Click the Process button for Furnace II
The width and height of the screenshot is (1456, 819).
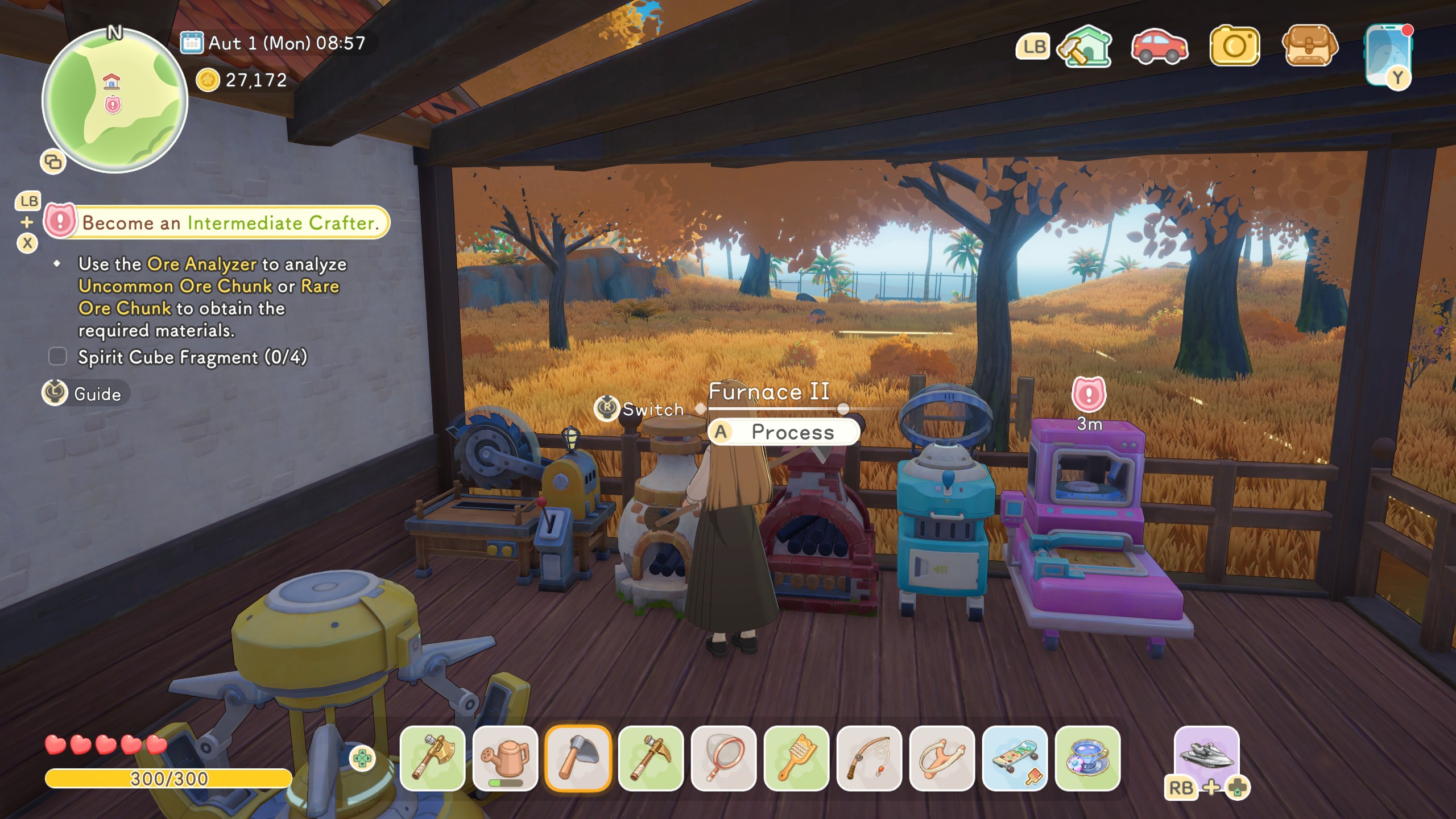tap(784, 432)
